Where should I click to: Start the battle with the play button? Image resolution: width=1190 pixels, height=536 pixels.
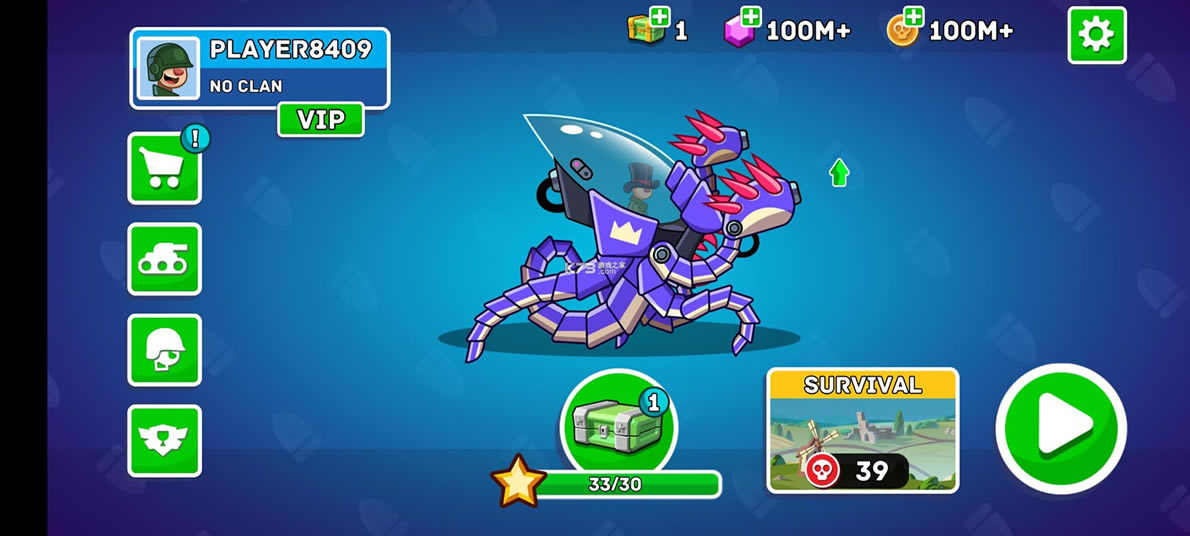pos(1061,427)
